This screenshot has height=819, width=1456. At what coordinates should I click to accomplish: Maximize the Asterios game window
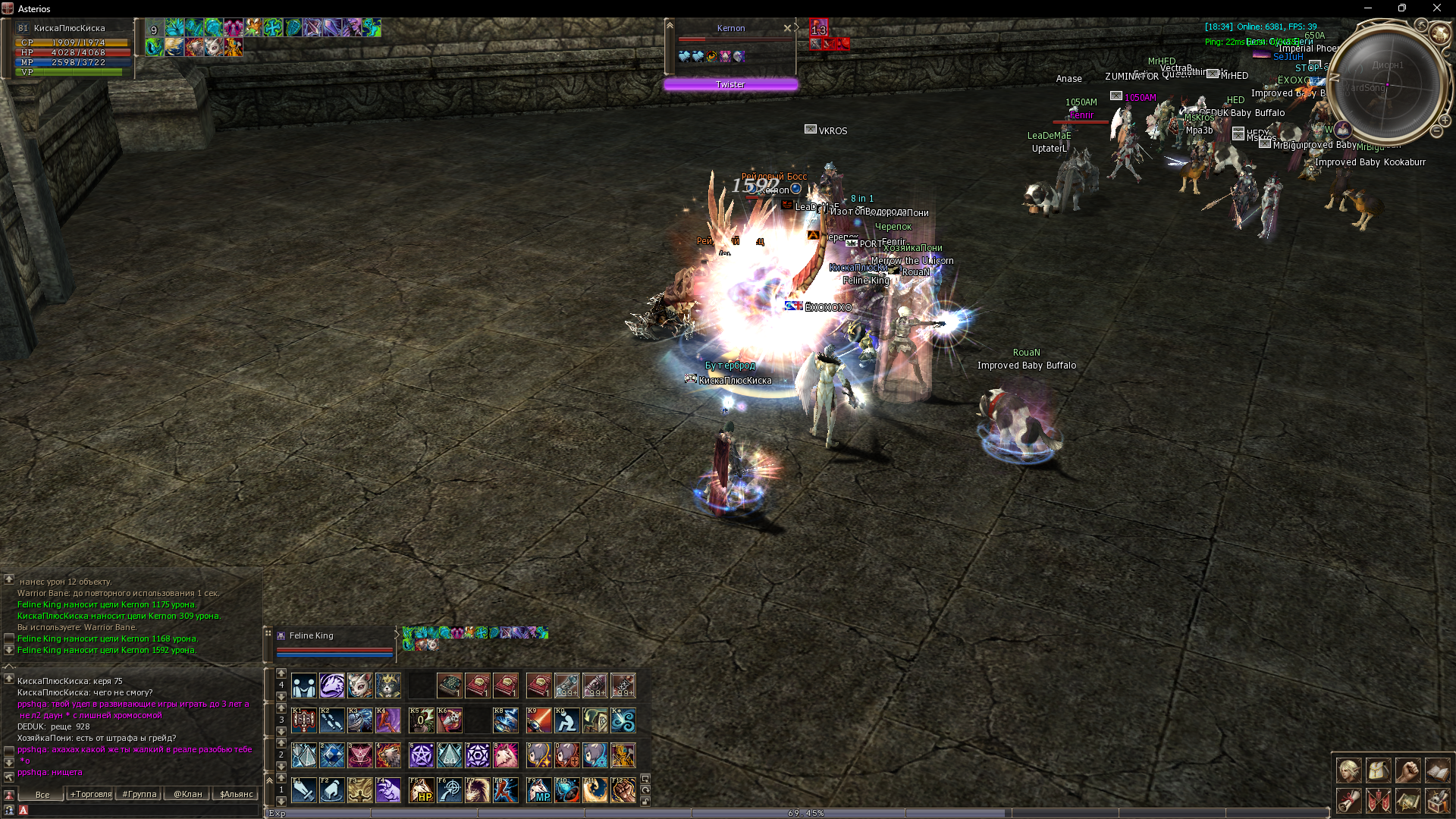click(1401, 8)
